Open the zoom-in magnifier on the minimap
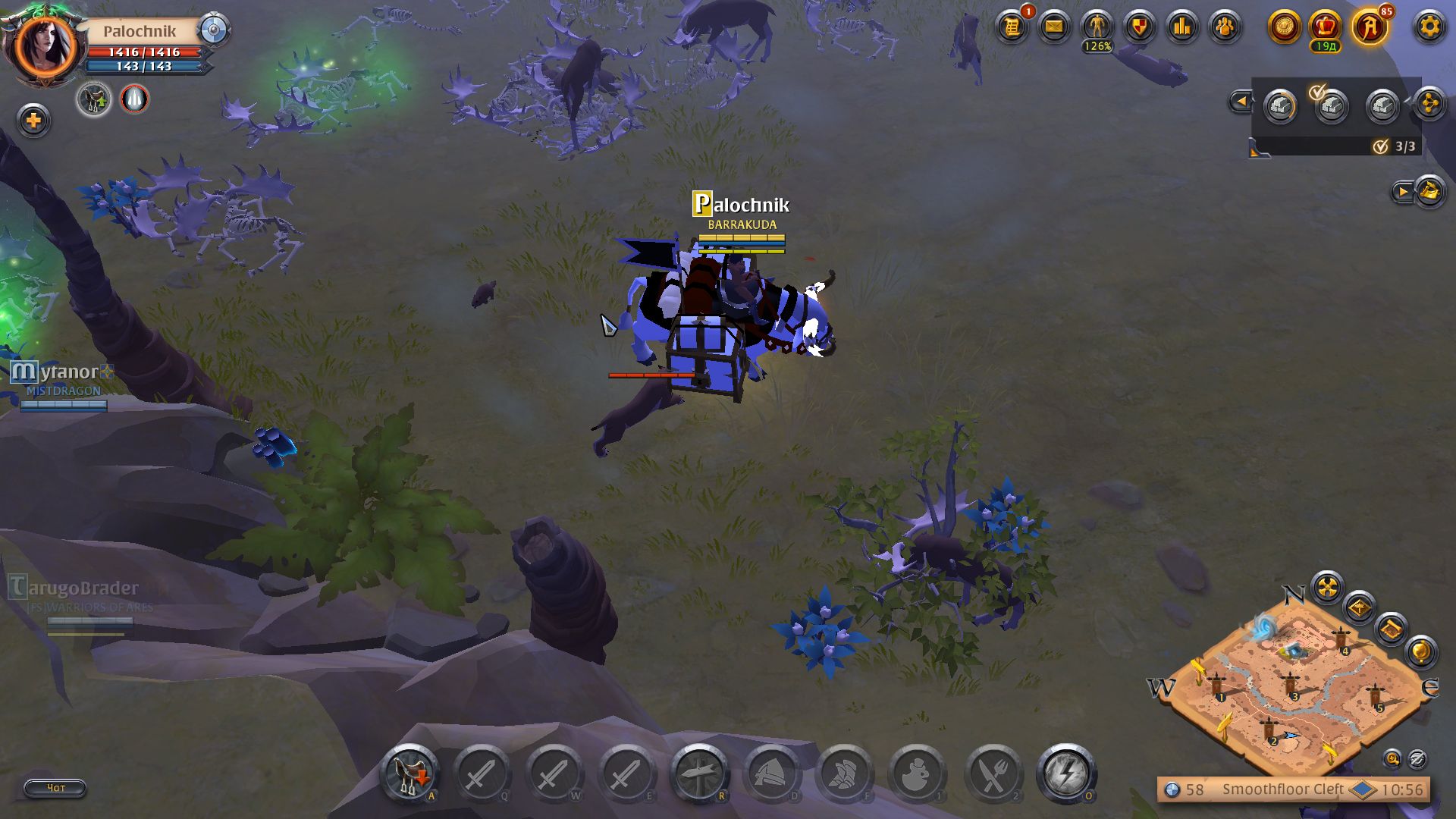This screenshot has width=1456, height=819. 1393,758
